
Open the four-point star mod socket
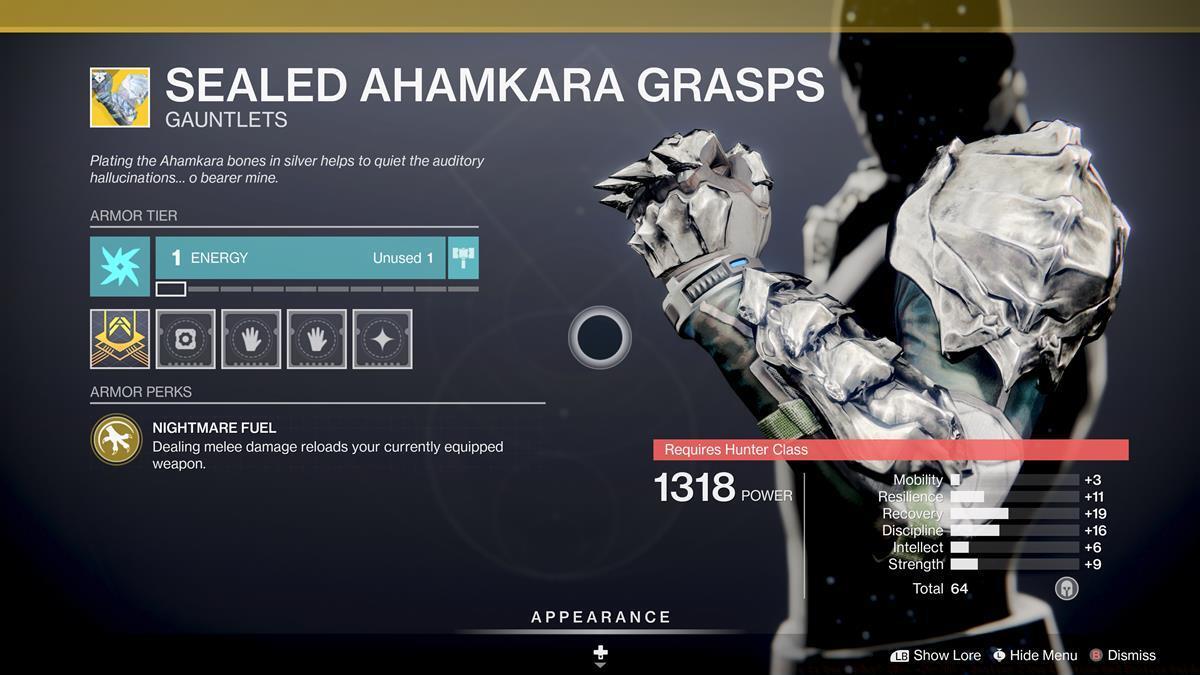click(382, 339)
